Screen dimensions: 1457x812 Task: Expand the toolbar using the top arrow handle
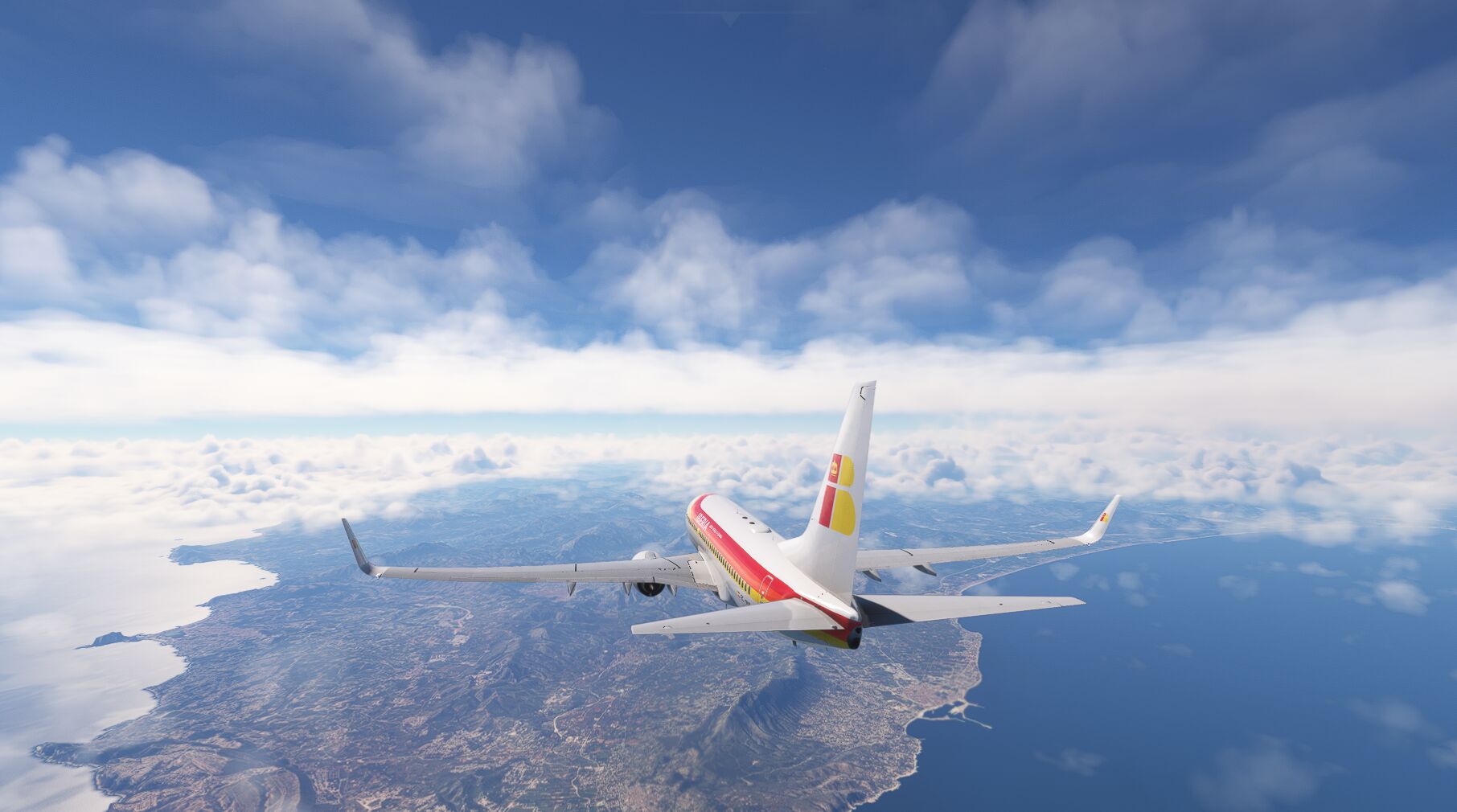[728, 18]
